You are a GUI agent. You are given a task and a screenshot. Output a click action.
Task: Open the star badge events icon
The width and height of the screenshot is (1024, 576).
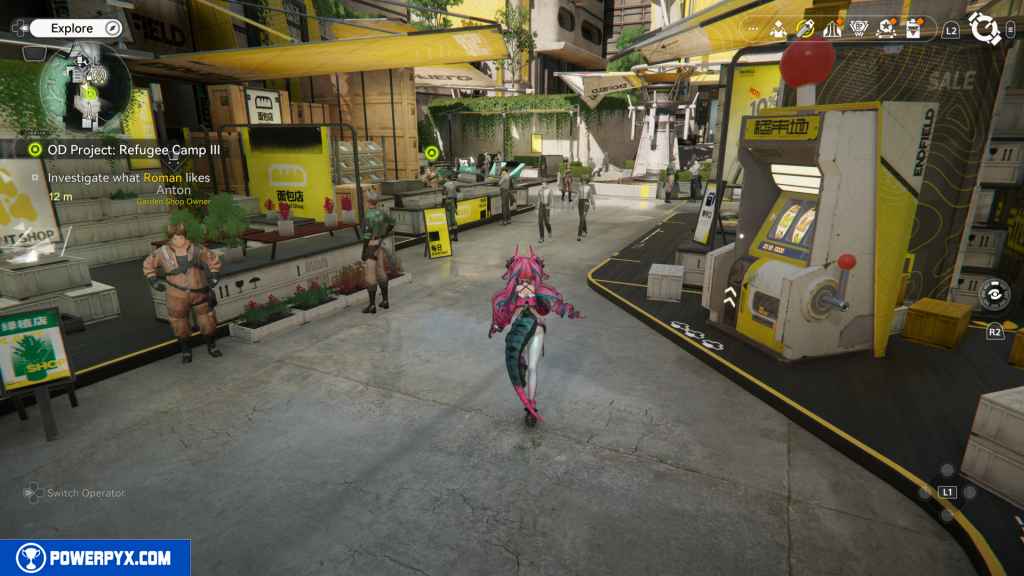tap(885, 29)
